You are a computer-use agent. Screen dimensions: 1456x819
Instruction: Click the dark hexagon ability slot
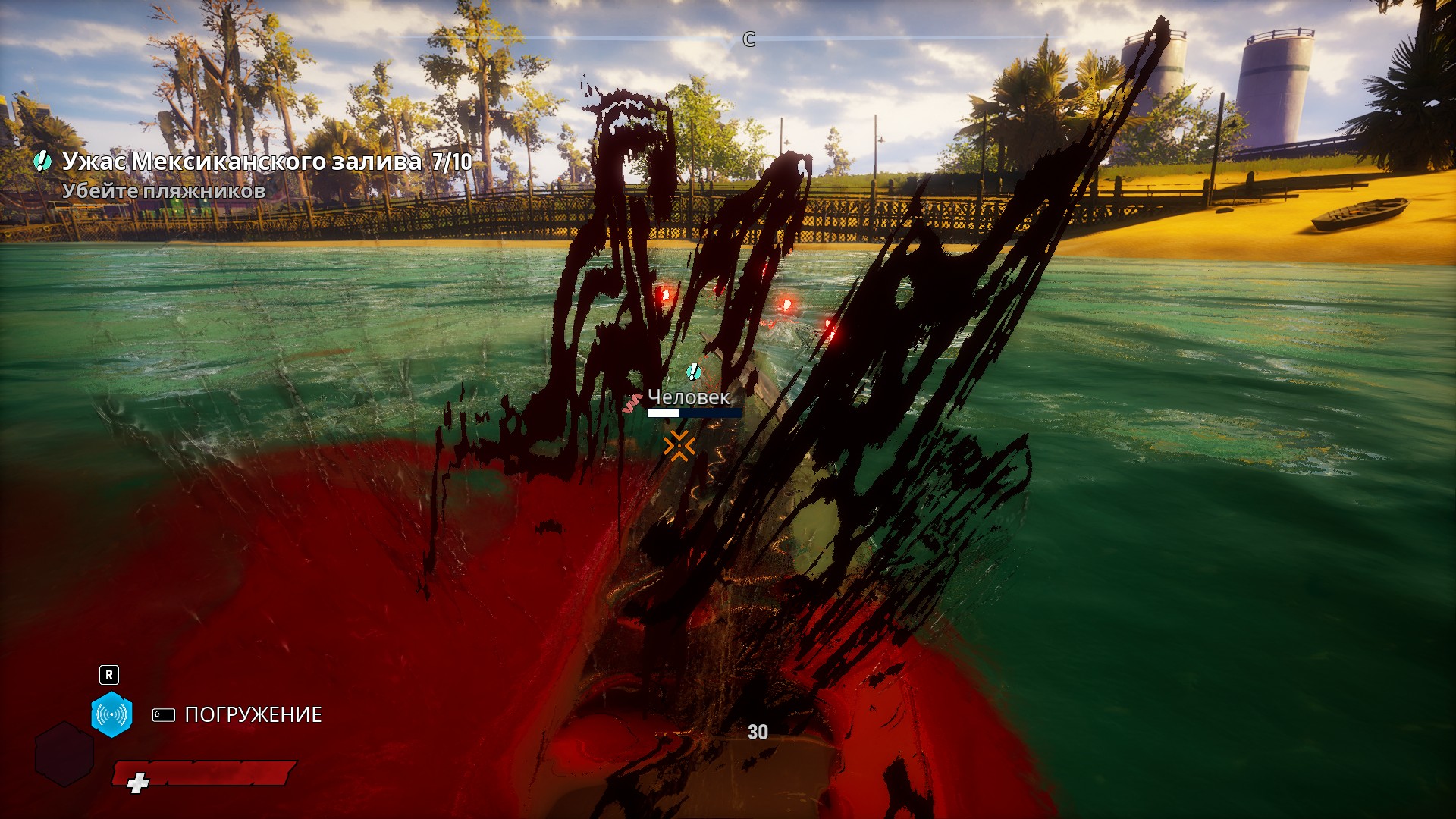click(x=64, y=754)
